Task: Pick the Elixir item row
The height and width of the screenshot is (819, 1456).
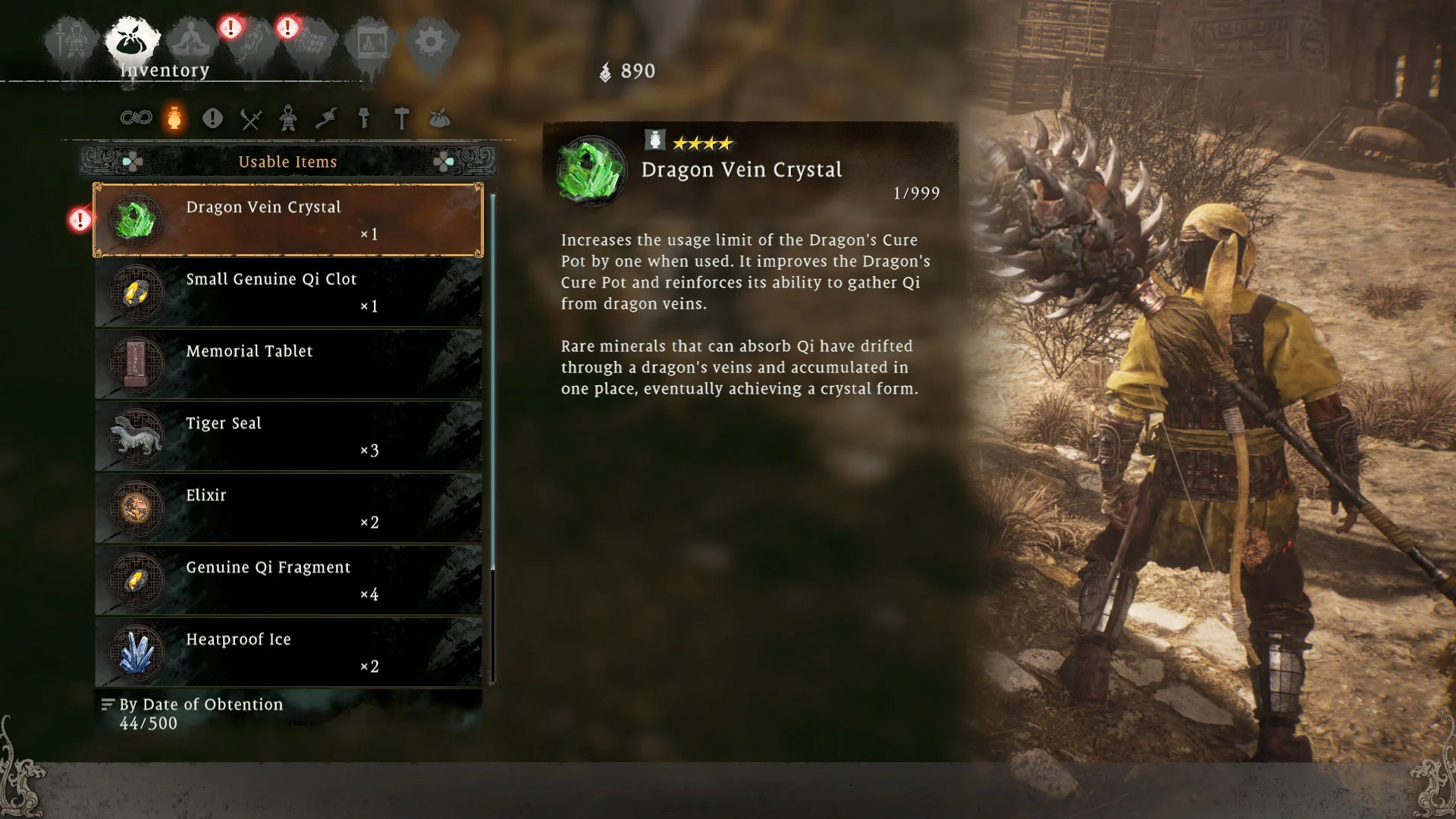Action: [288, 508]
